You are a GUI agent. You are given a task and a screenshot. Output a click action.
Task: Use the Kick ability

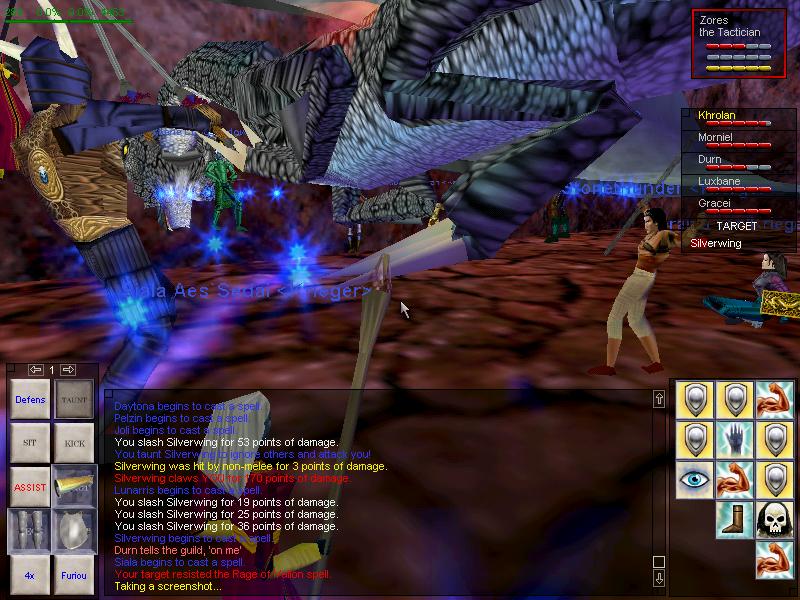74,442
